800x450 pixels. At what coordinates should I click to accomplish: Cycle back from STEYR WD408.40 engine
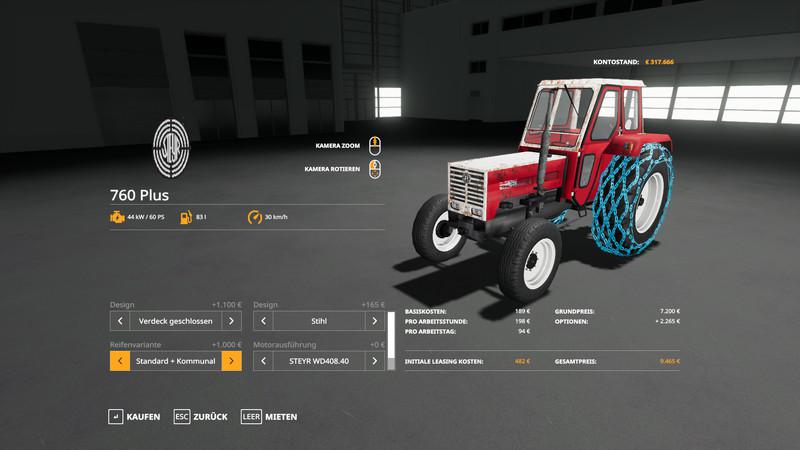(x=264, y=360)
